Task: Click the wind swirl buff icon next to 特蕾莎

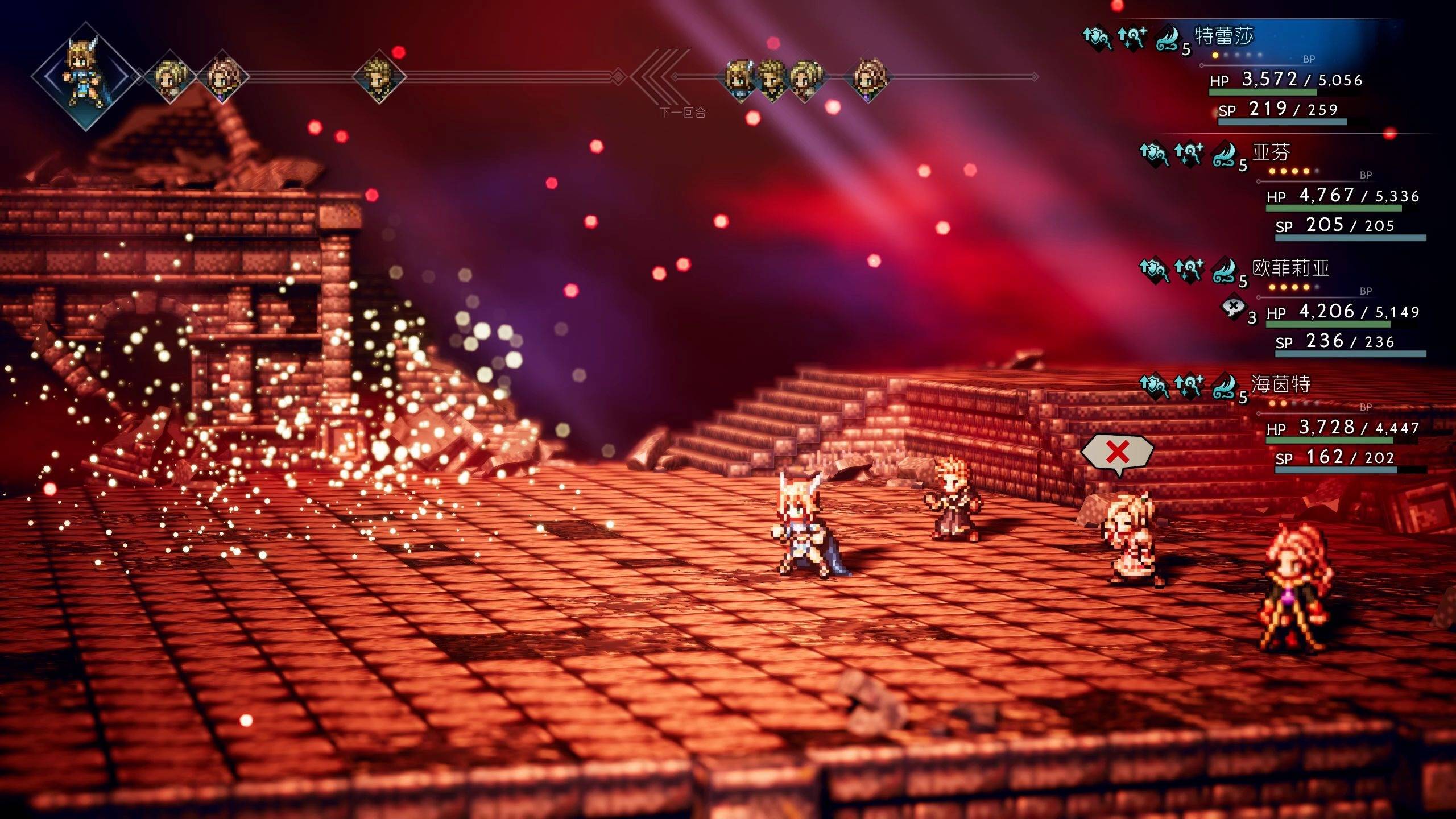Action: pos(1168,39)
